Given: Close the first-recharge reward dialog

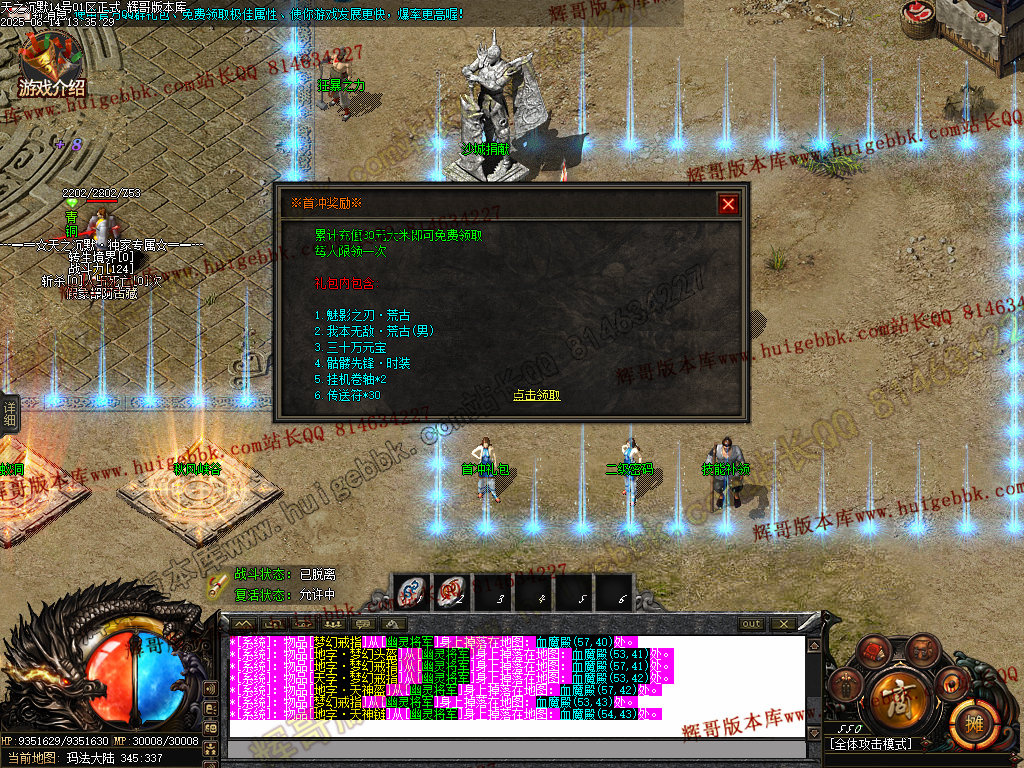Looking at the screenshot, I should click(728, 204).
